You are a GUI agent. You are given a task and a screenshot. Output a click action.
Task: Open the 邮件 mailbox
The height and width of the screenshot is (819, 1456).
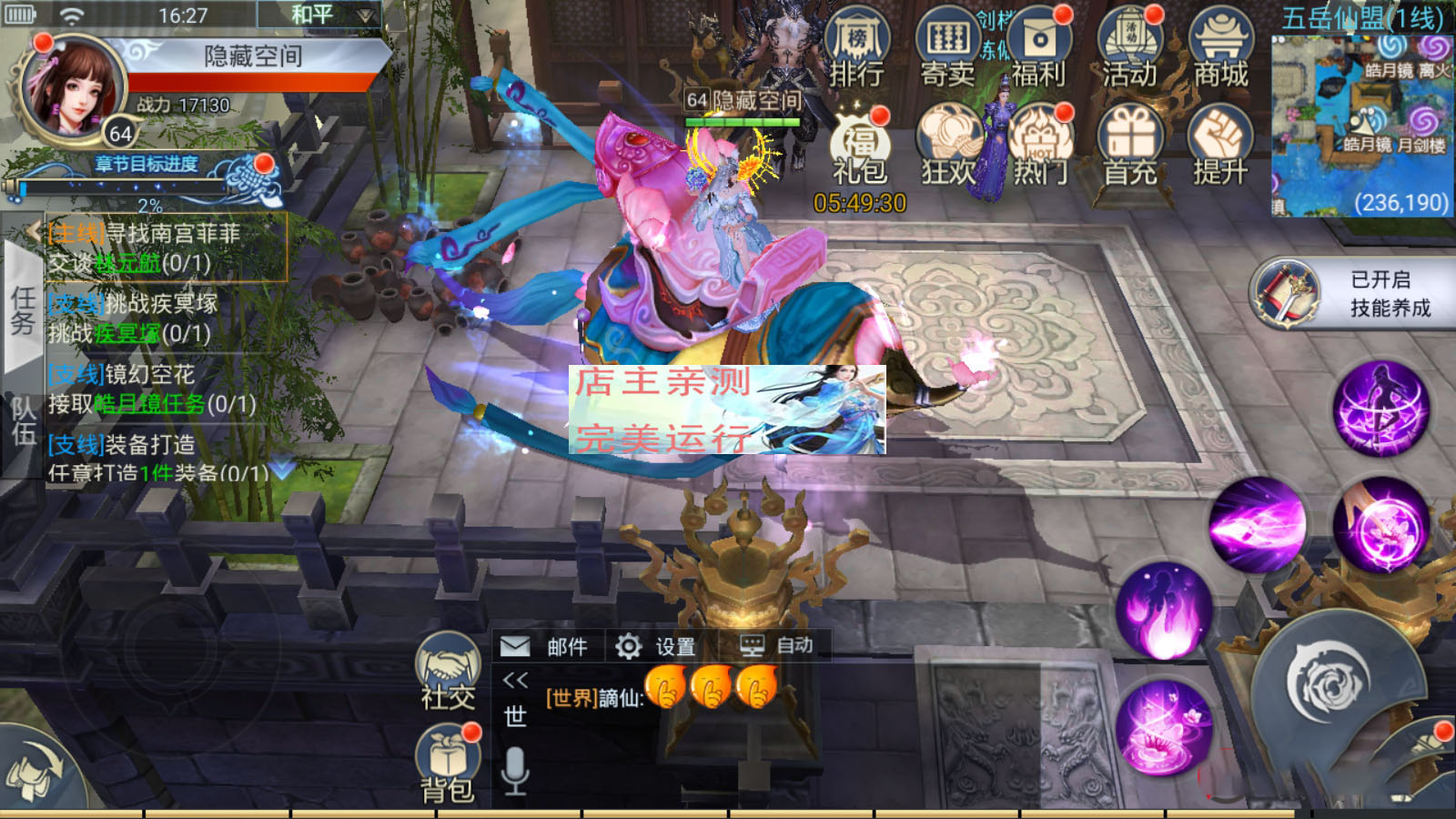click(x=544, y=646)
